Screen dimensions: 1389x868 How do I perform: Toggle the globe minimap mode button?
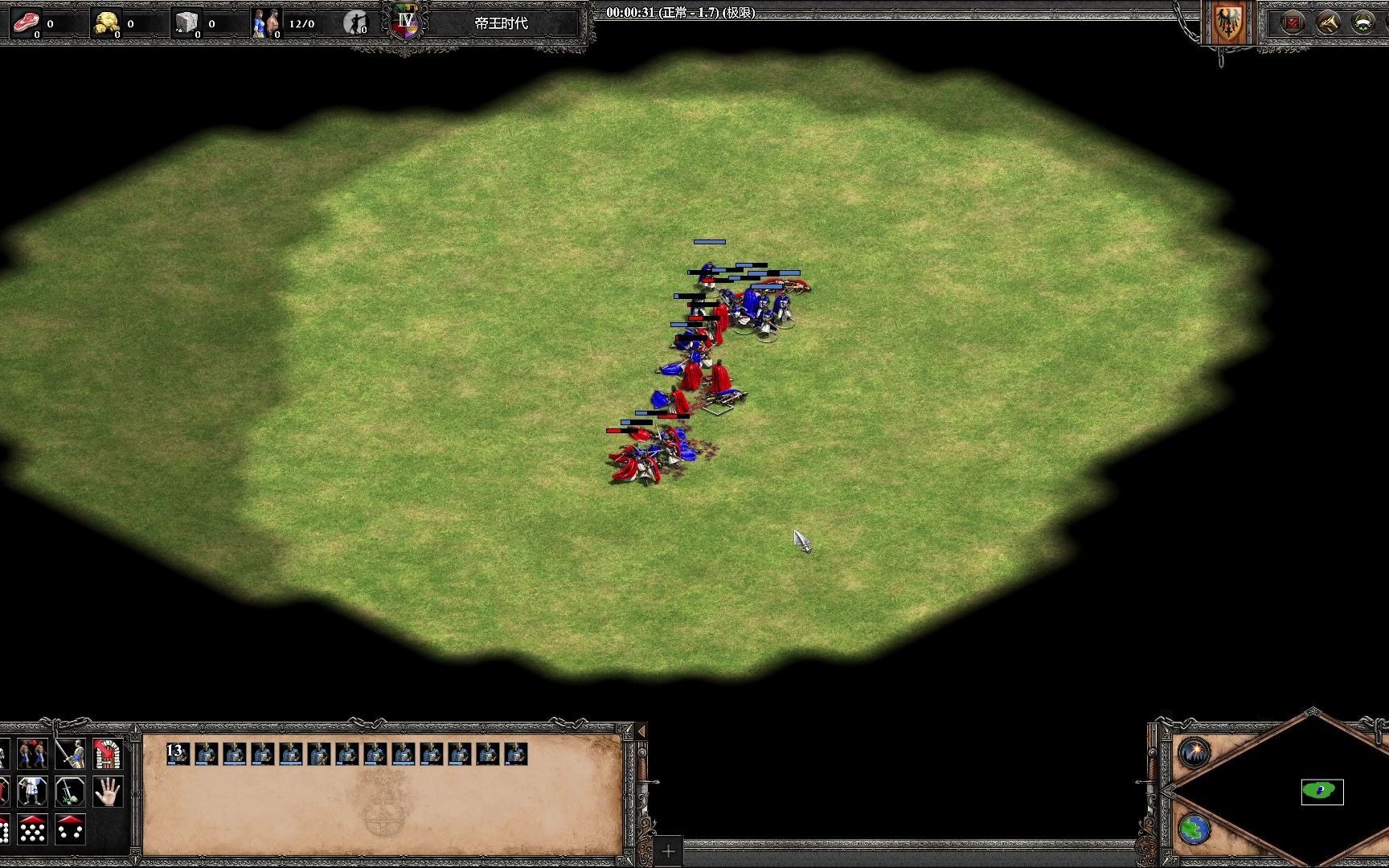point(1195,829)
